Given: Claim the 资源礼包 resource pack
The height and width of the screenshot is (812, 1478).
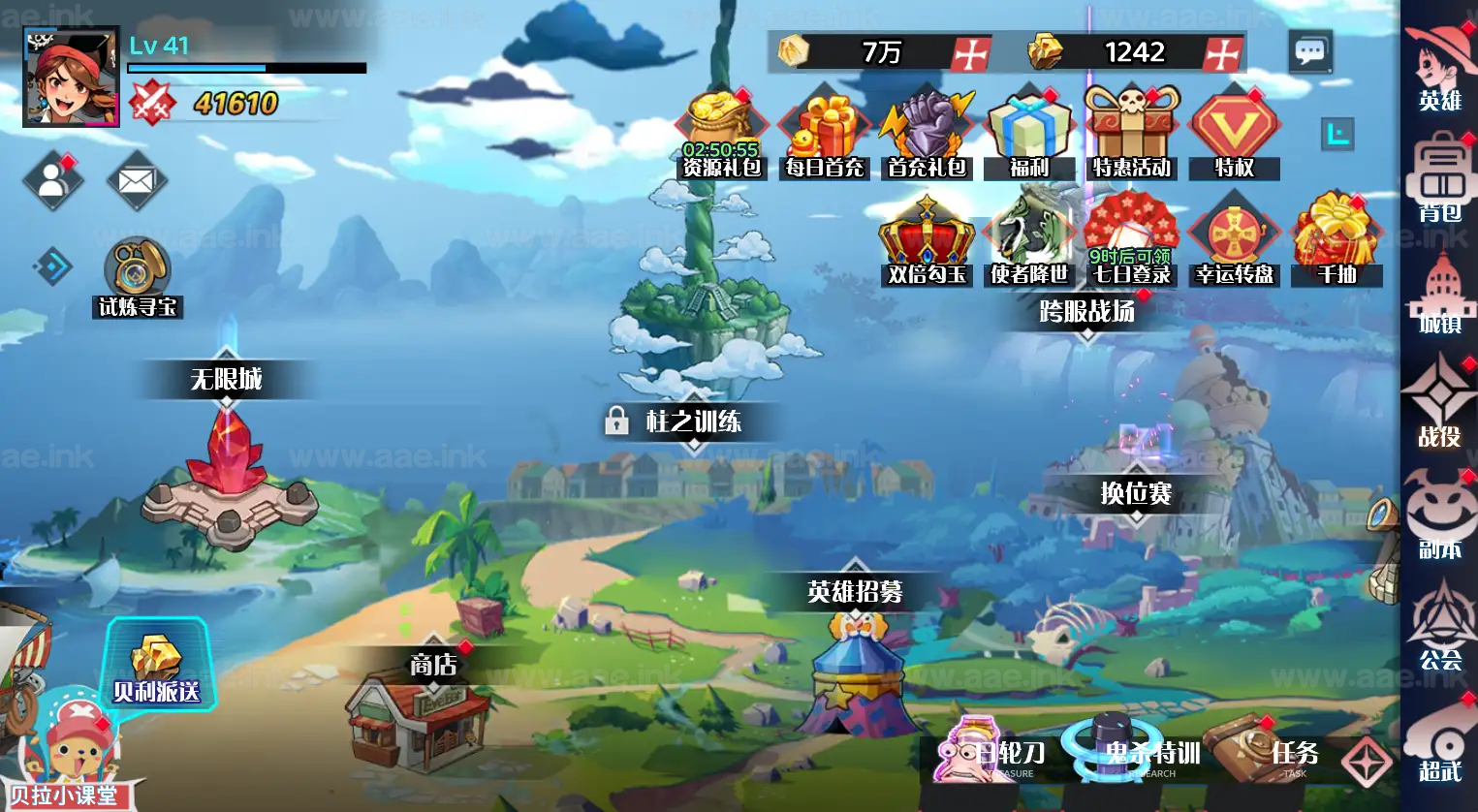Looking at the screenshot, I should coord(721,136).
